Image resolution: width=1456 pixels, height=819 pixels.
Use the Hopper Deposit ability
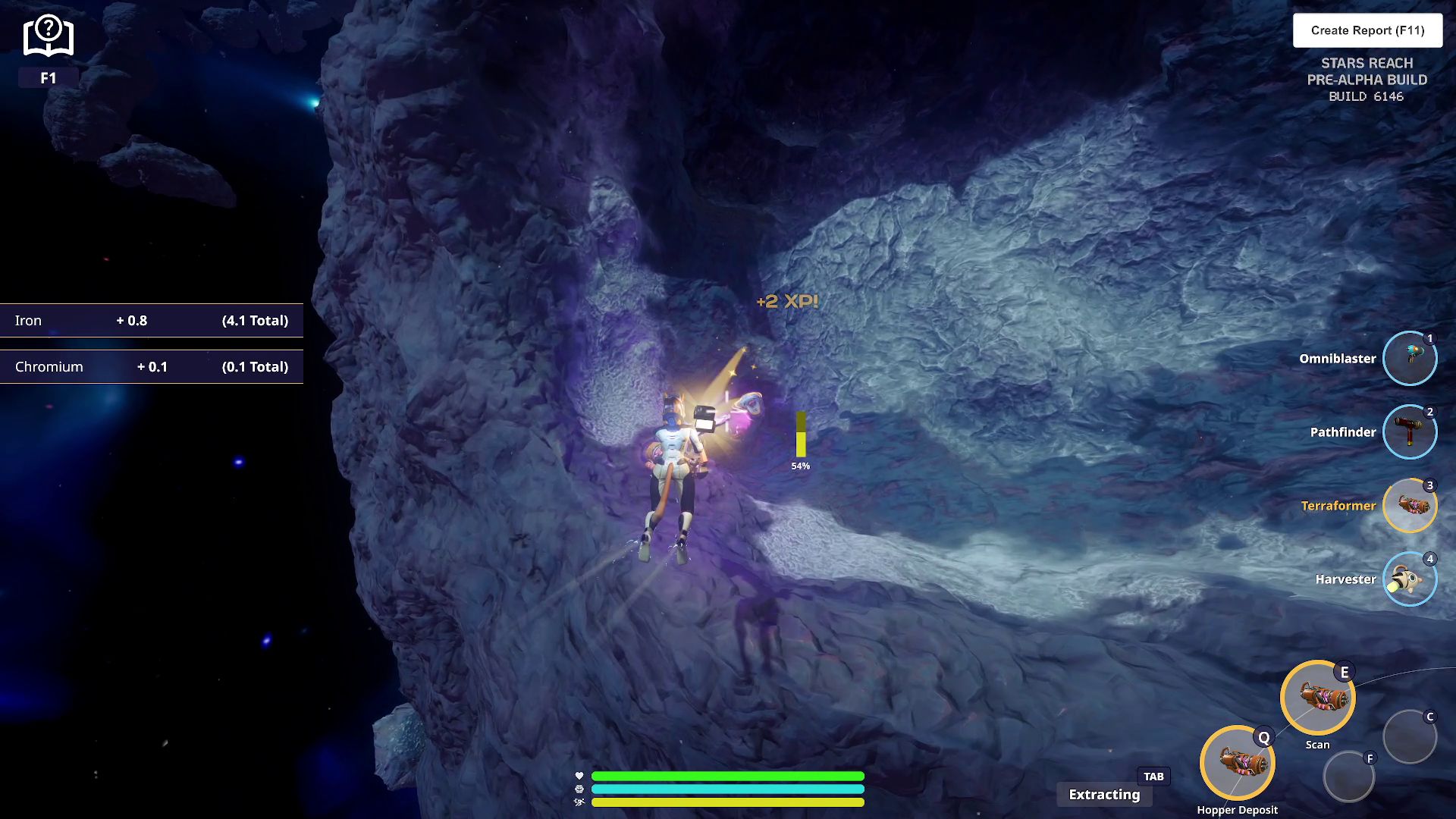tap(1237, 763)
